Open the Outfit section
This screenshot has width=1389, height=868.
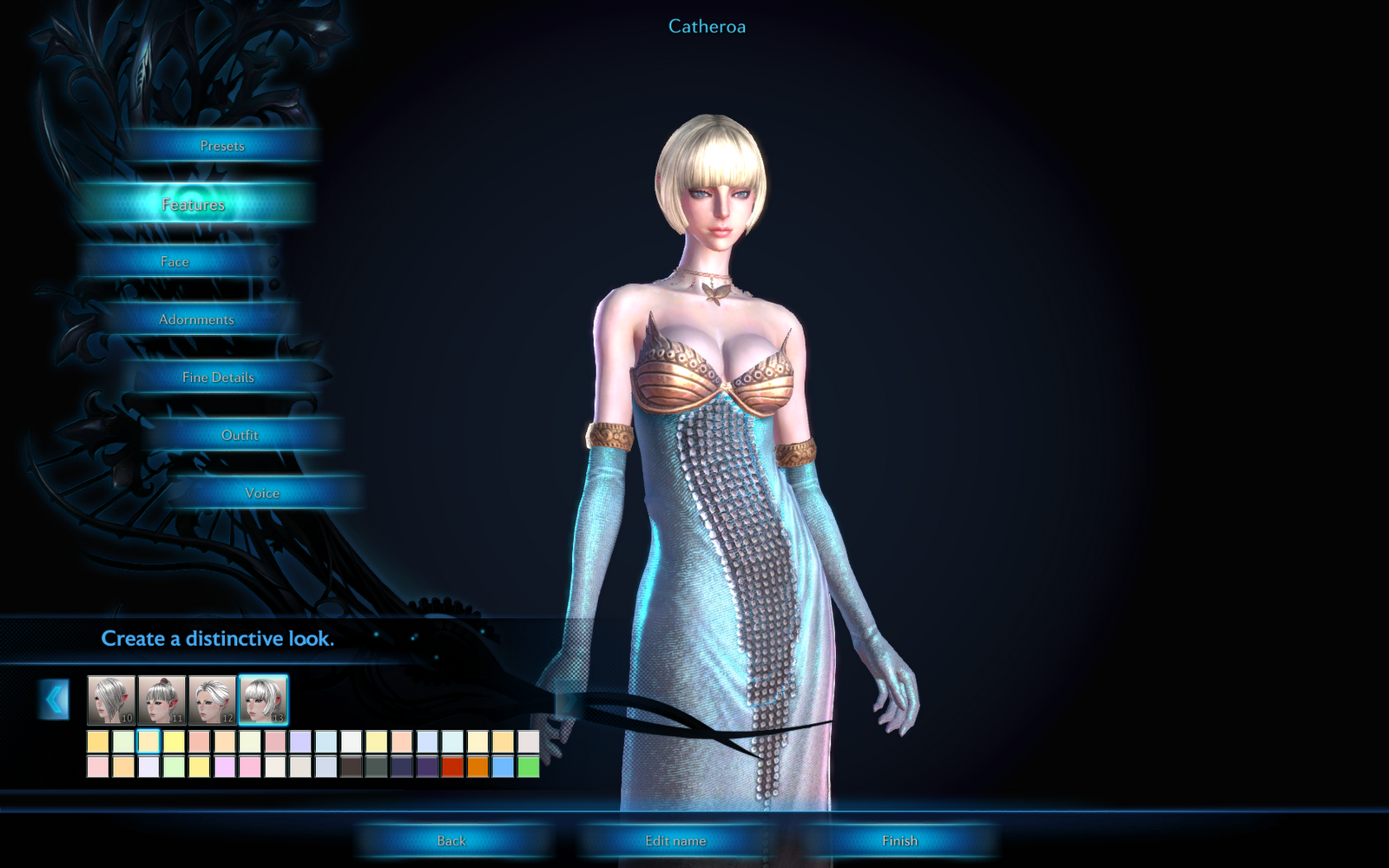(240, 435)
